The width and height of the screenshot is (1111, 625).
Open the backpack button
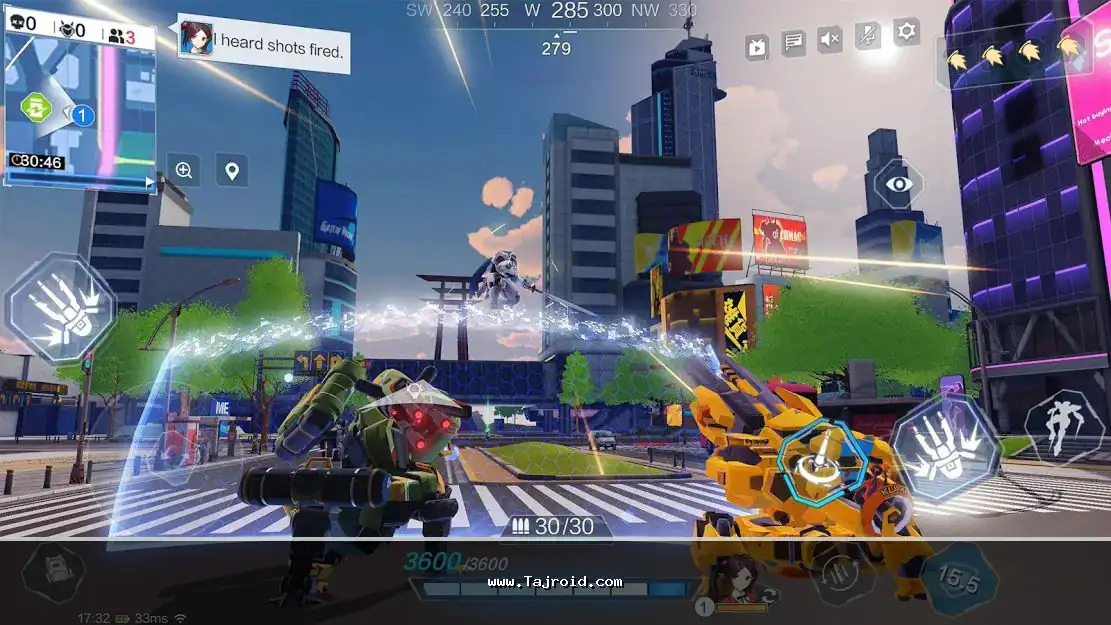(x=52, y=573)
